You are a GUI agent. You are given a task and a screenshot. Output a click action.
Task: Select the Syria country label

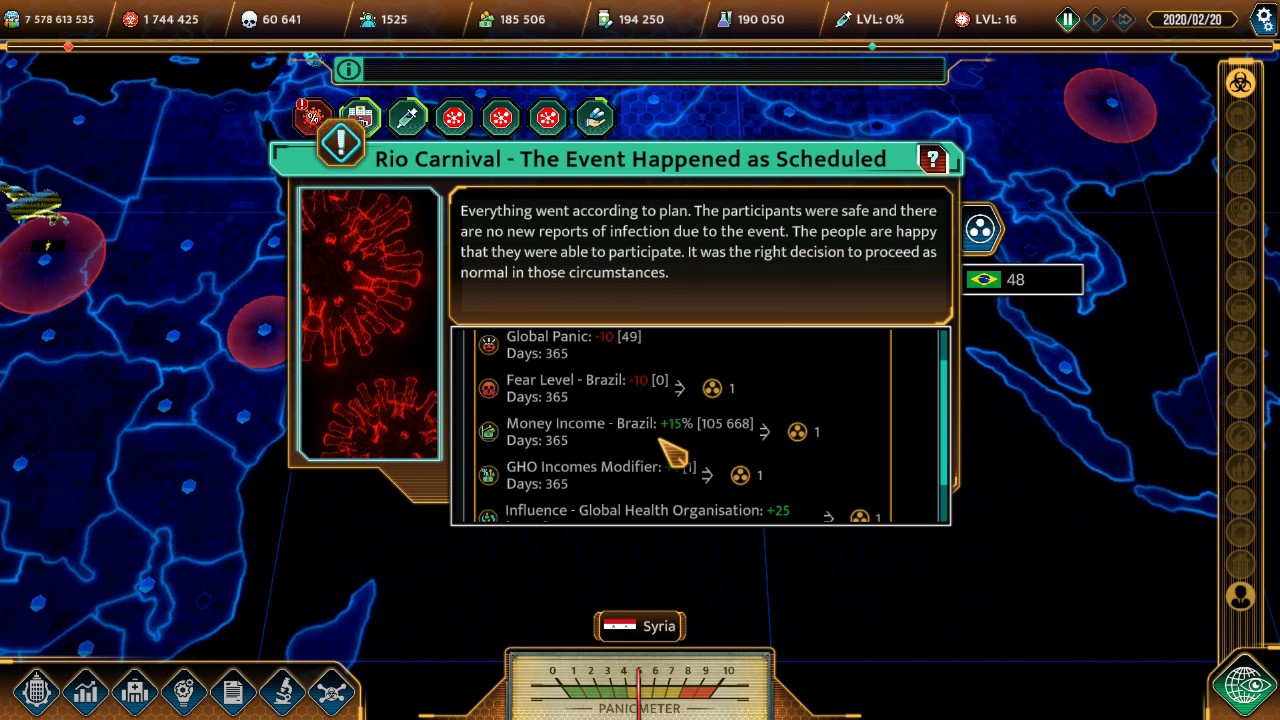coord(640,626)
